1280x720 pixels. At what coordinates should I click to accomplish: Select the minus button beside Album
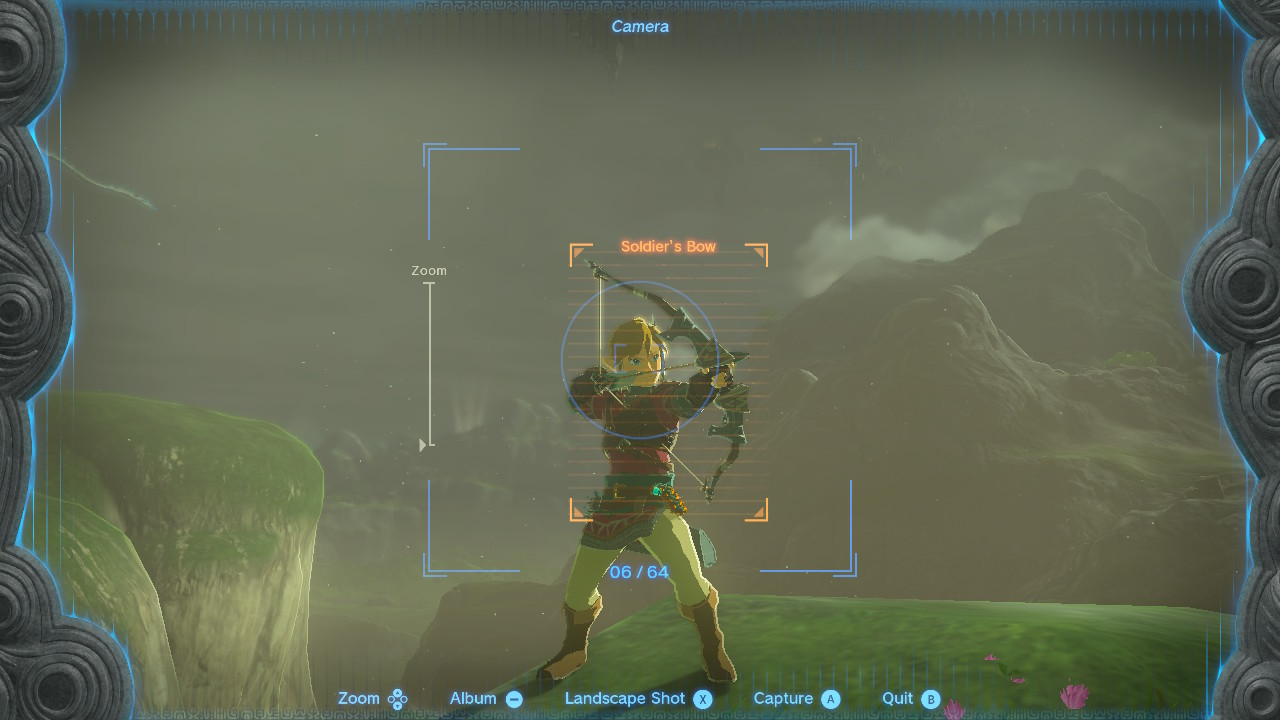point(514,698)
